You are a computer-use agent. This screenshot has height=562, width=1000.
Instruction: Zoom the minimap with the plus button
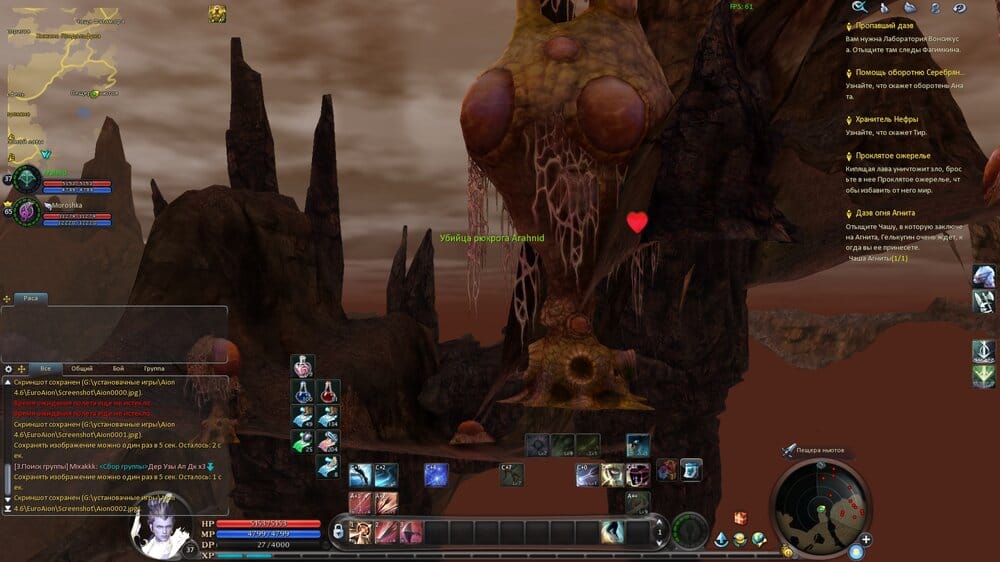(866, 540)
